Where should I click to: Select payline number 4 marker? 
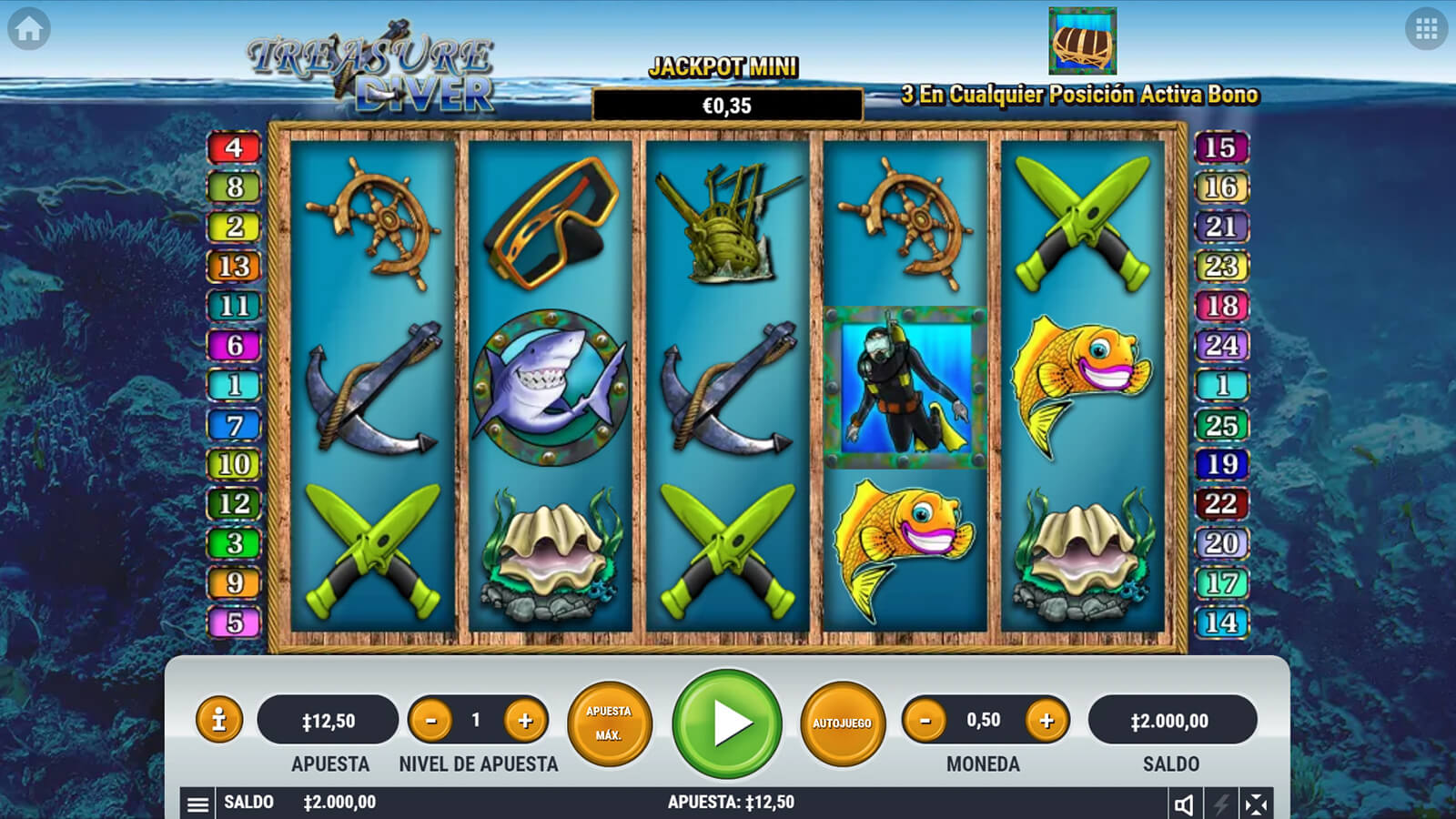click(x=234, y=147)
